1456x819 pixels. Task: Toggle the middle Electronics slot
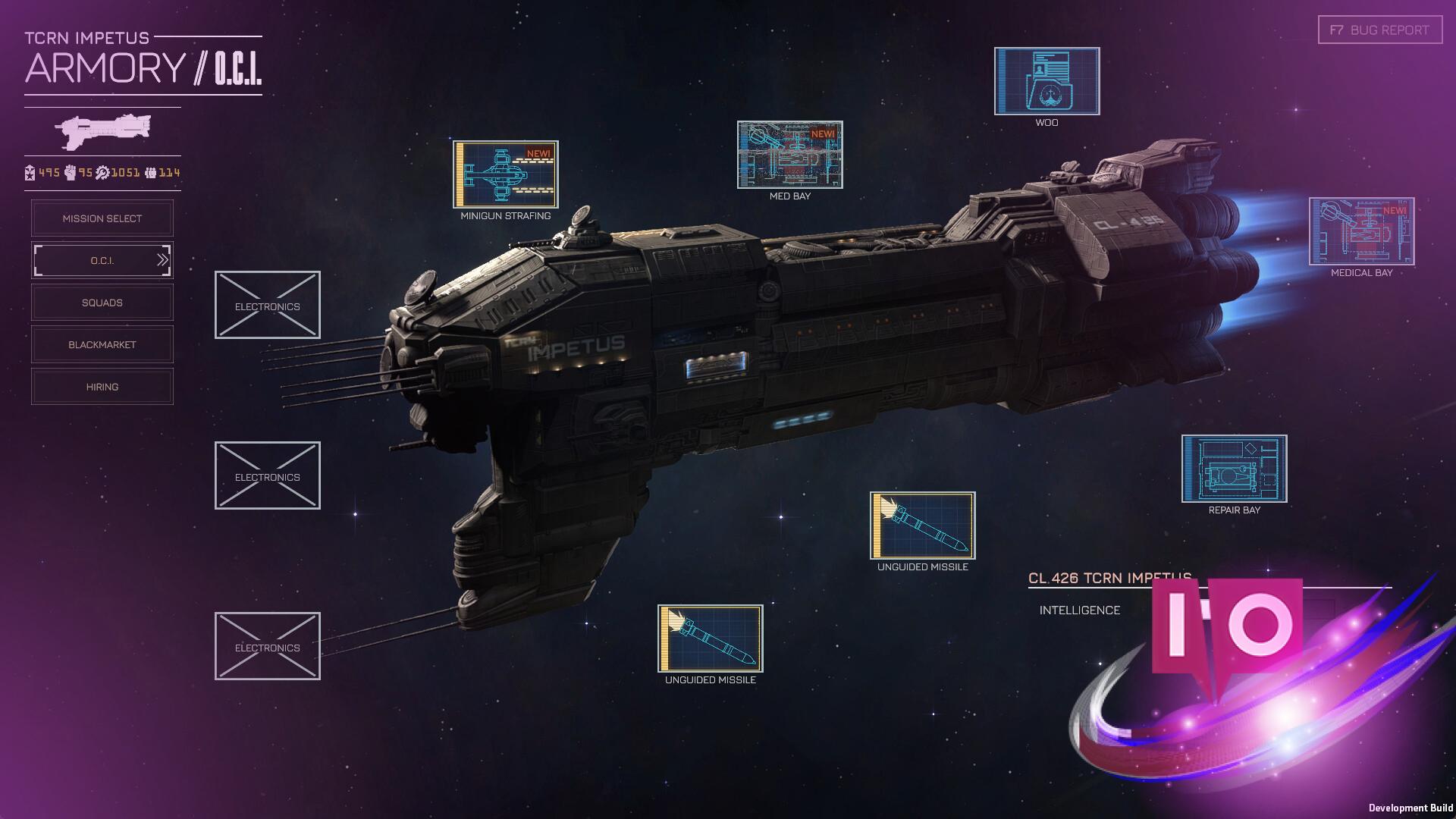(267, 475)
